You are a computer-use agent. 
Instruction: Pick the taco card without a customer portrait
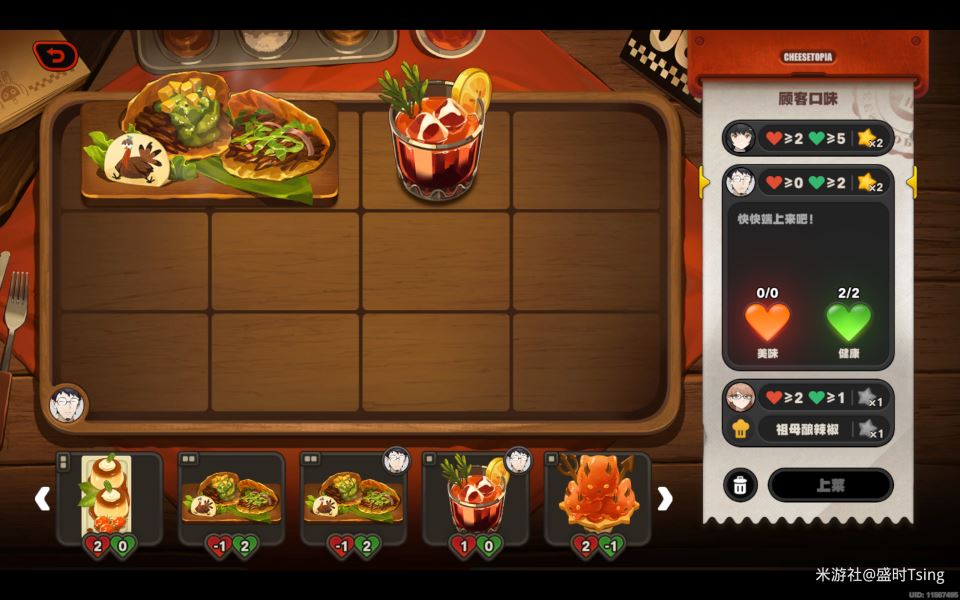pyautogui.click(x=231, y=498)
